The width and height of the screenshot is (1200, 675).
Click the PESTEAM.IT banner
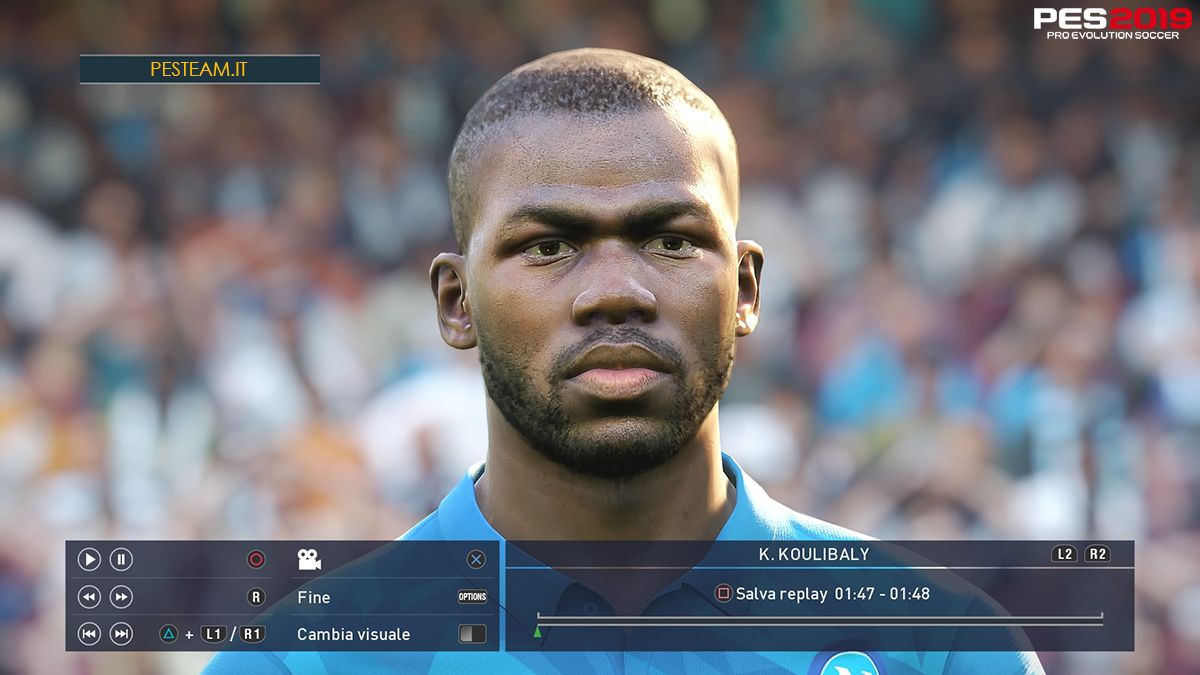(x=199, y=69)
